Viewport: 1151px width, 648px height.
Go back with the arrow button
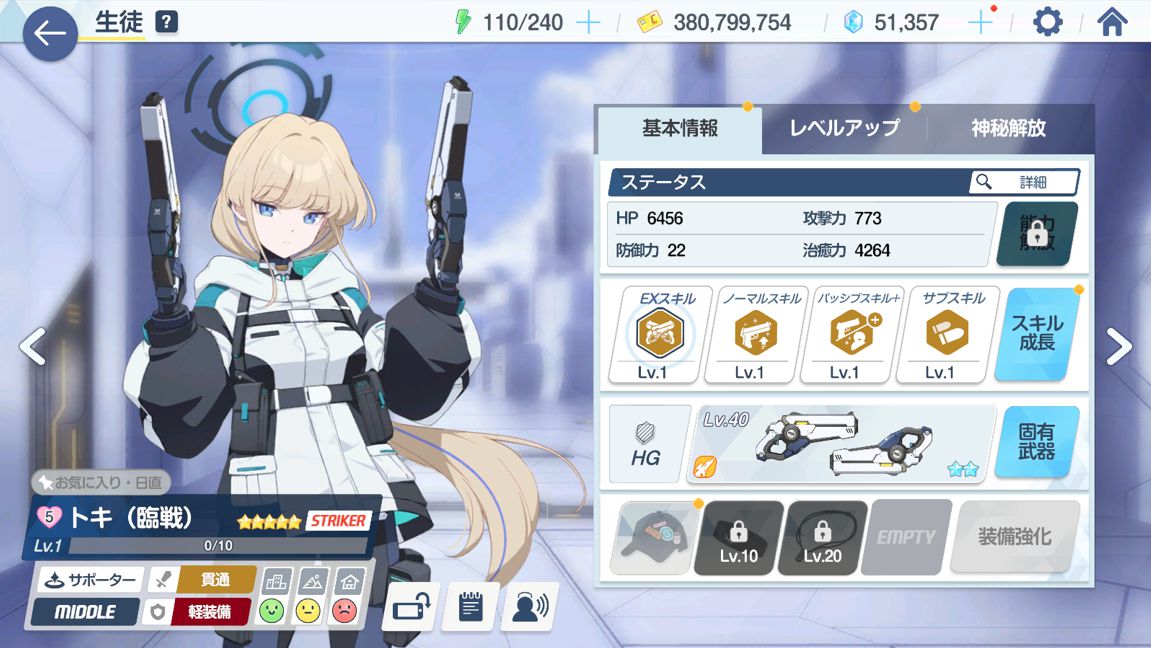tap(49, 33)
